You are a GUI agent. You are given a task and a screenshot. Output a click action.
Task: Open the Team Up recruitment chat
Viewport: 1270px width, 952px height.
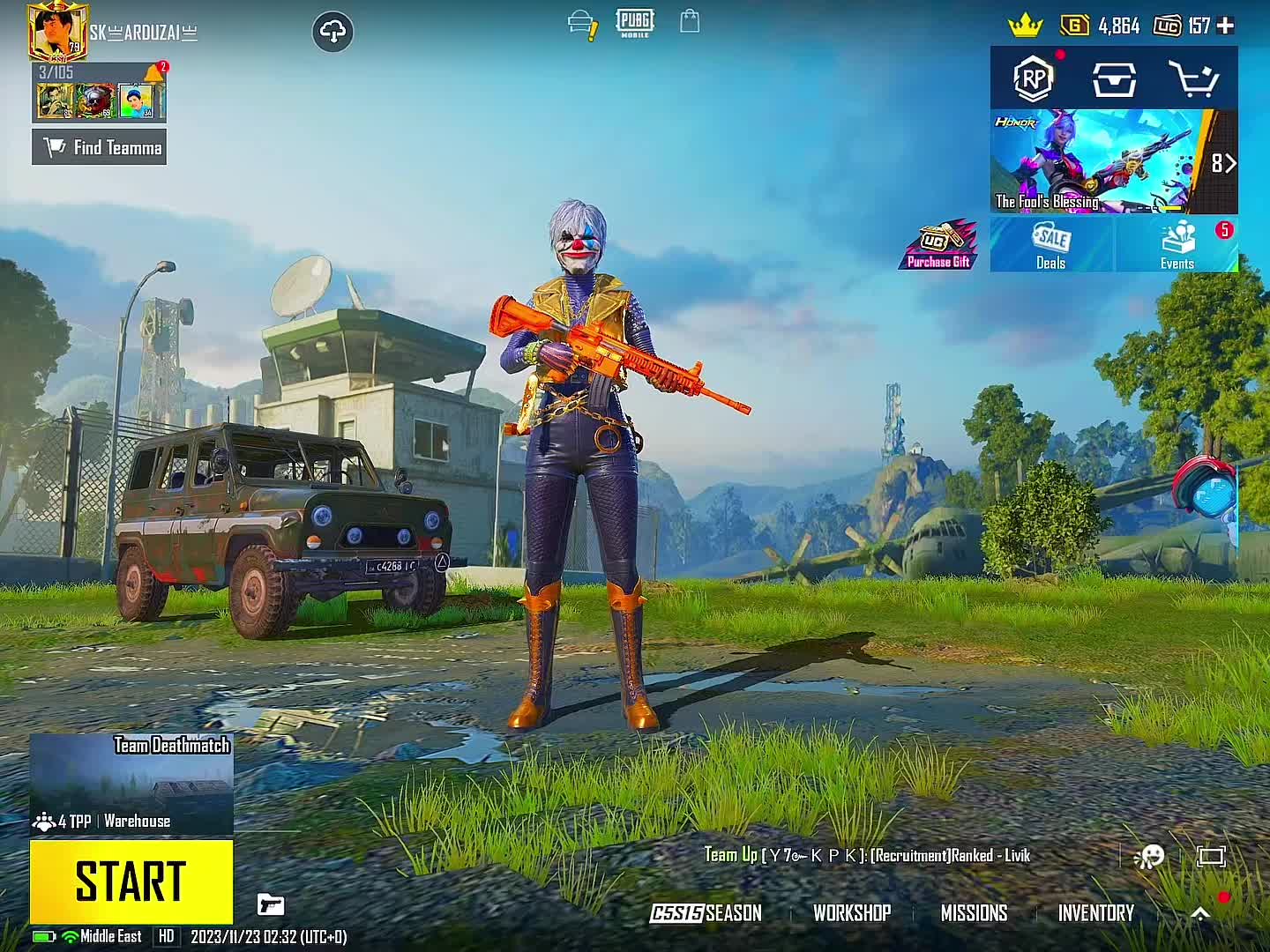tap(866, 855)
